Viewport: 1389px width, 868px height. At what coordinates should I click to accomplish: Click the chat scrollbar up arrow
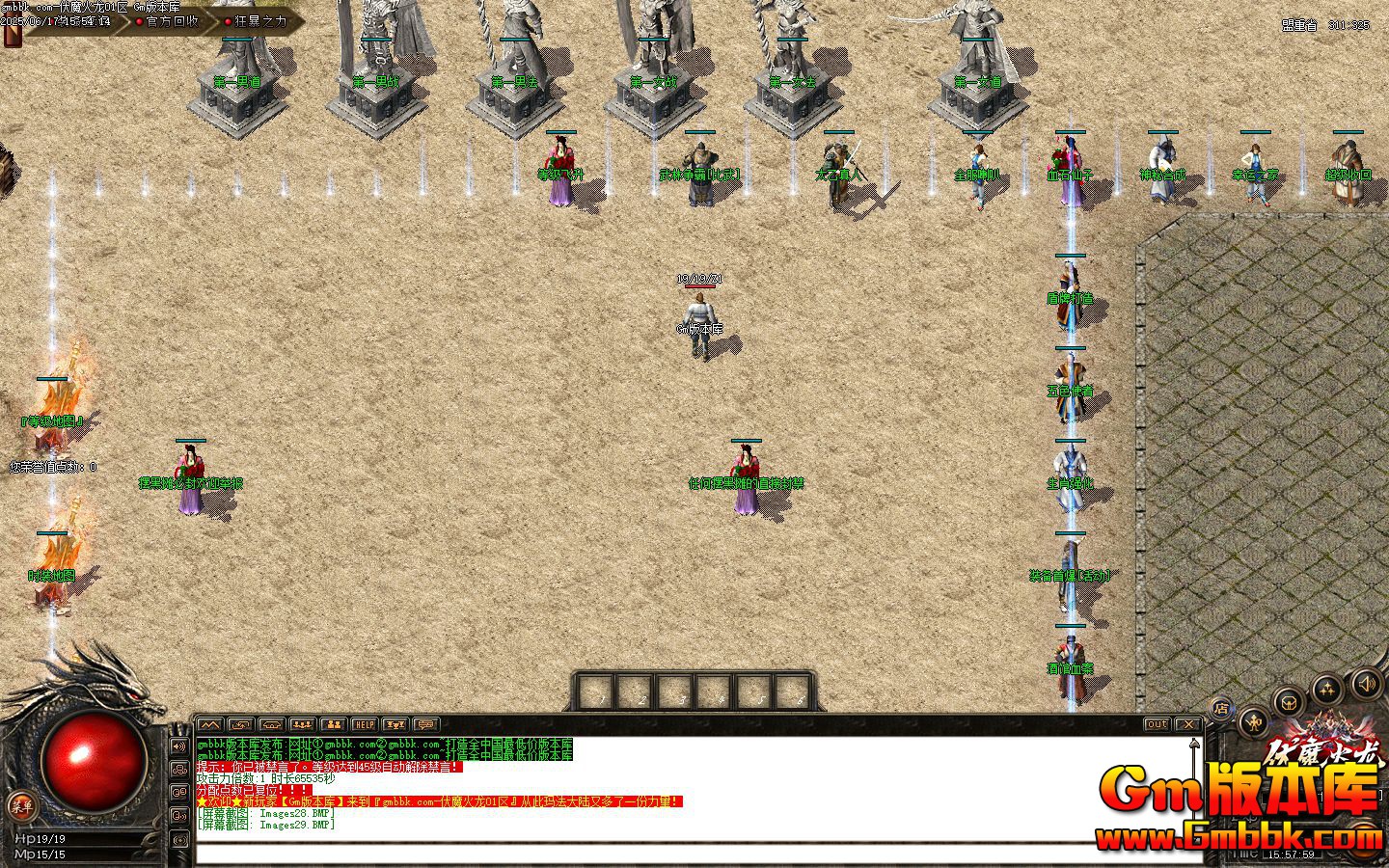[1193, 743]
